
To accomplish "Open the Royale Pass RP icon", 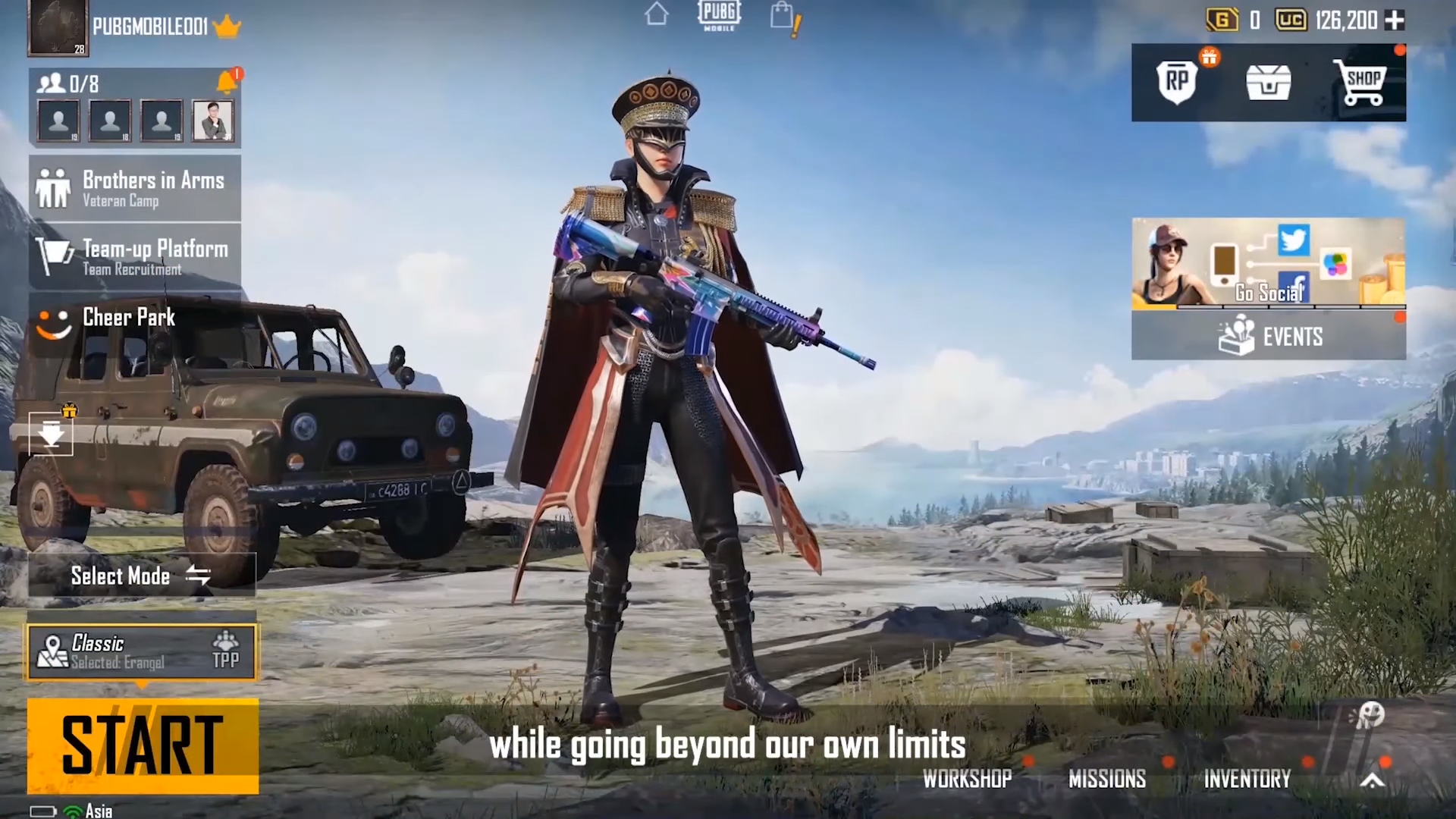I will (1177, 81).
